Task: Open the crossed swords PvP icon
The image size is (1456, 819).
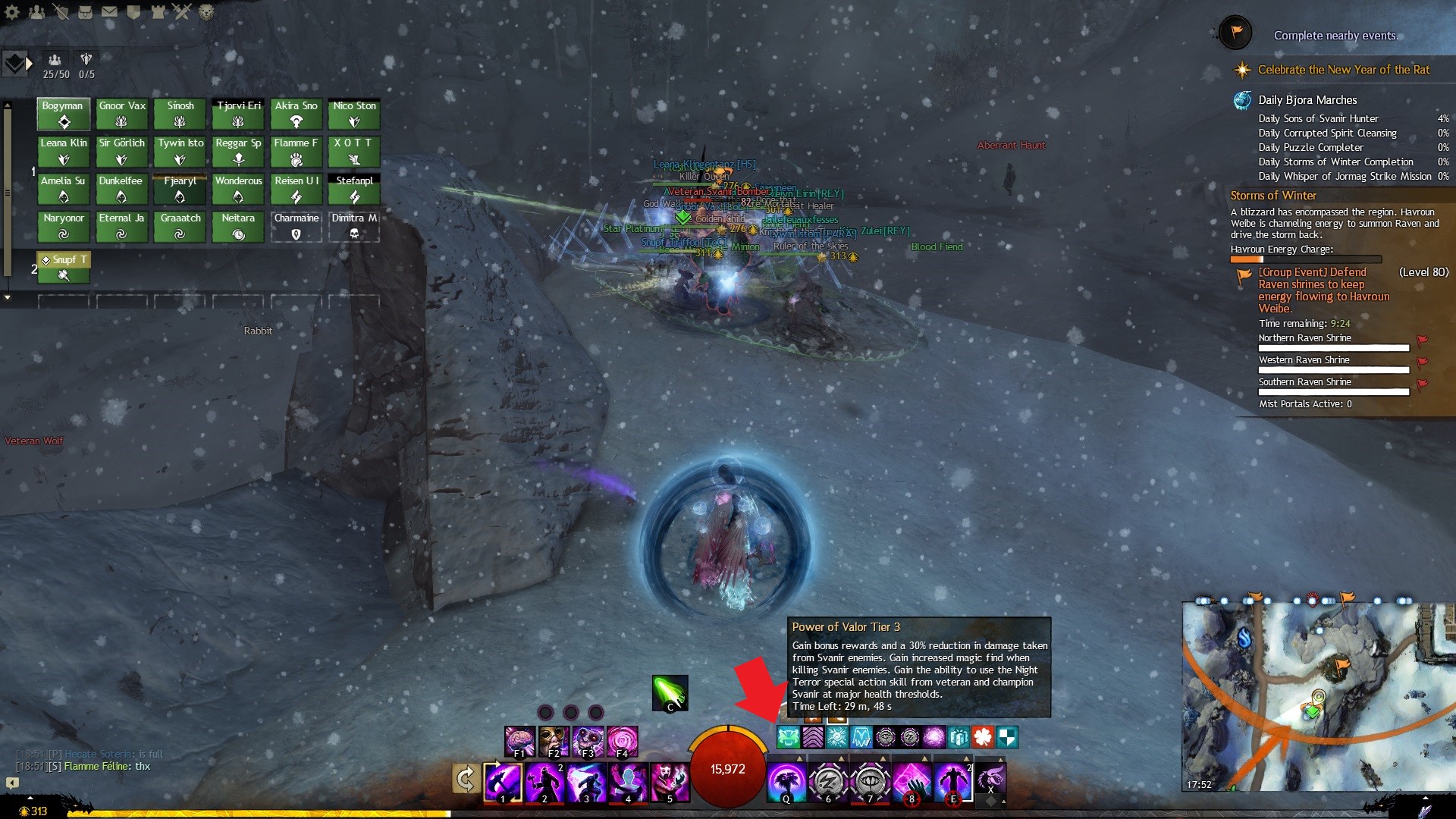Action: tap(182, 11)
